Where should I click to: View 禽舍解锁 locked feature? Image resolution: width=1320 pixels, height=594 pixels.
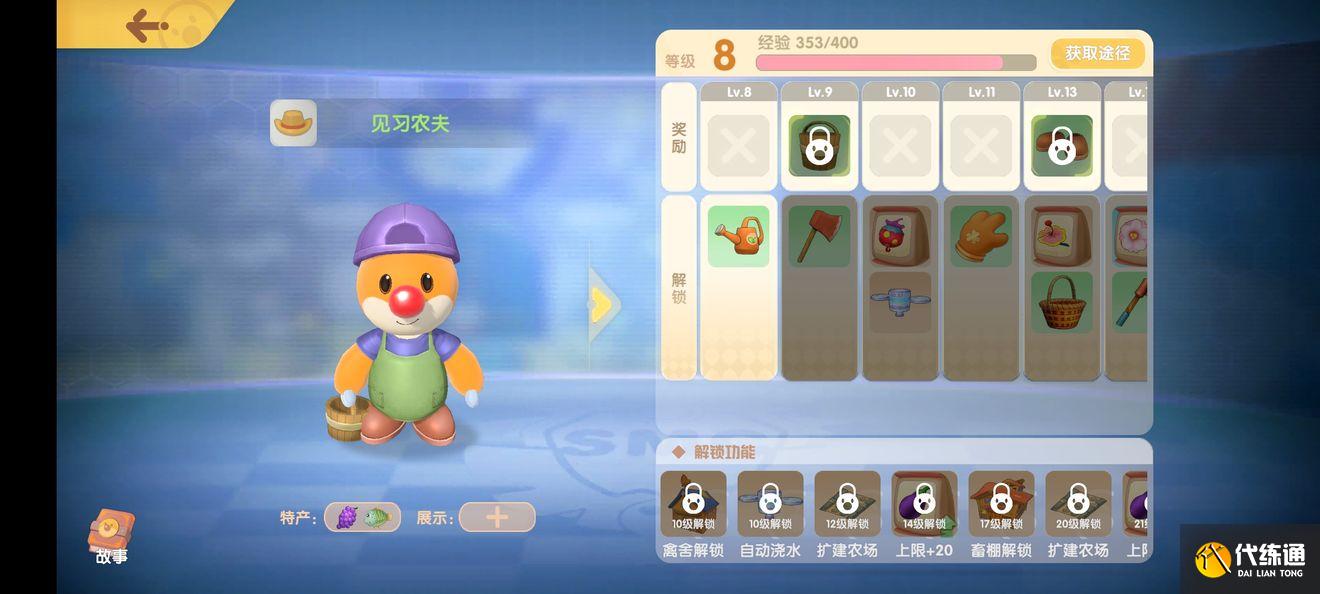coord(693,504)
